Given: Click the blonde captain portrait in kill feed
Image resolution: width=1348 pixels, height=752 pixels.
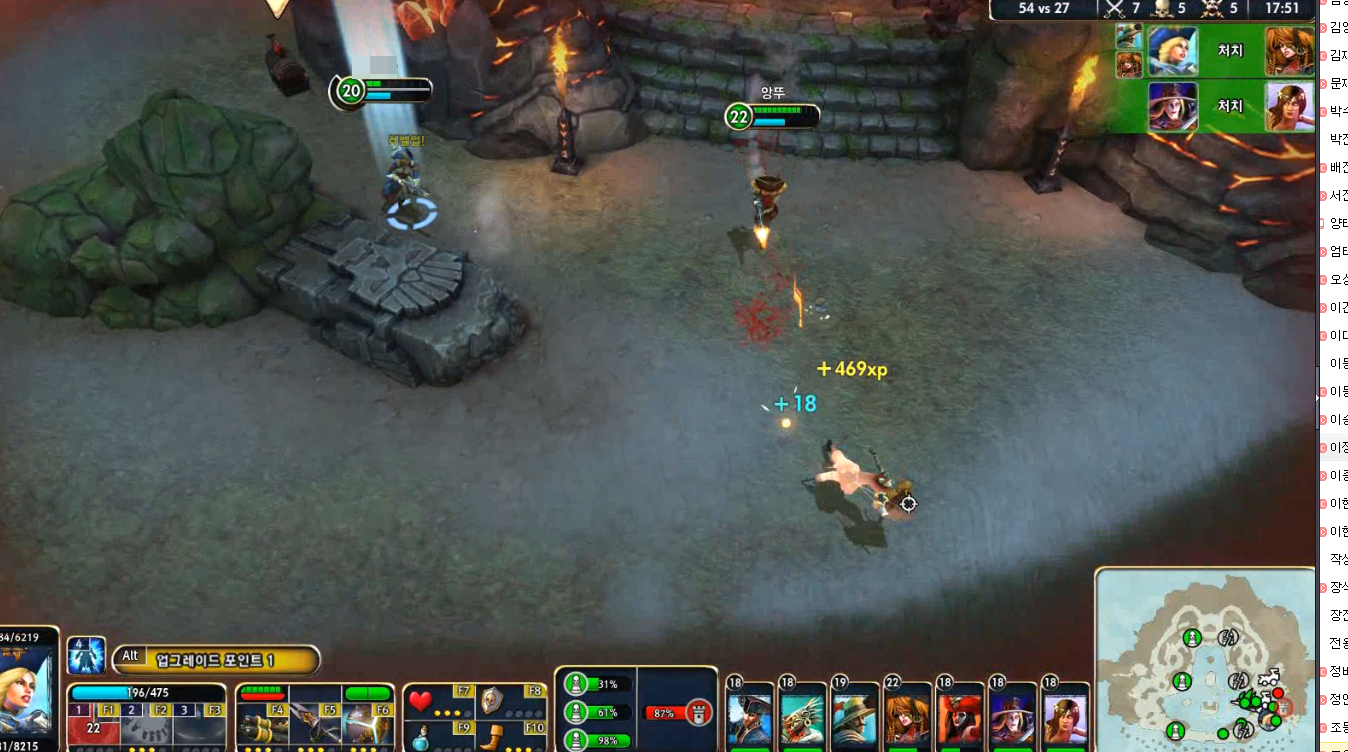Looking at the screenshot, I should point(1172,51).
